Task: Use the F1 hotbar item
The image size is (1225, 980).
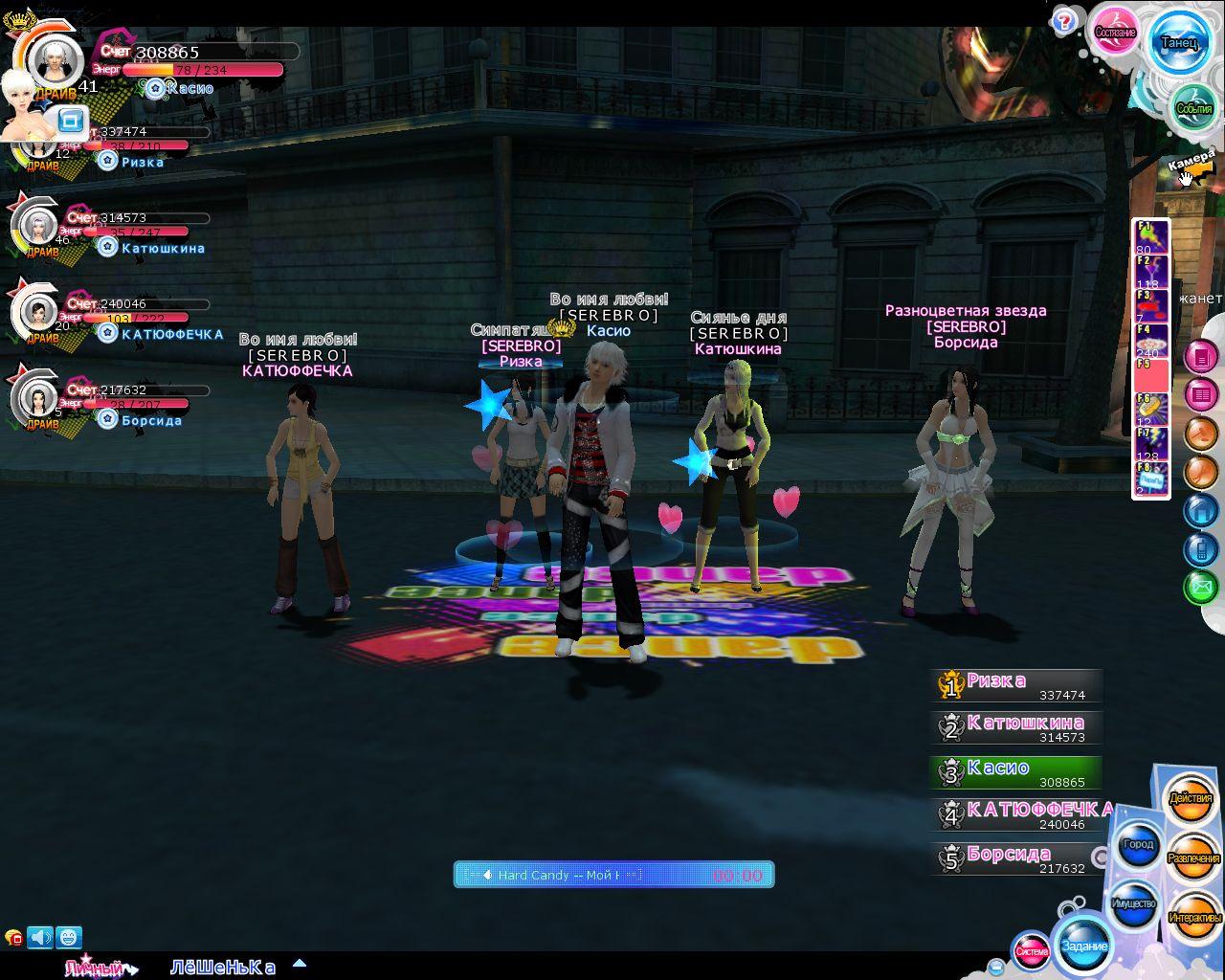Action: coord(1151,237)
